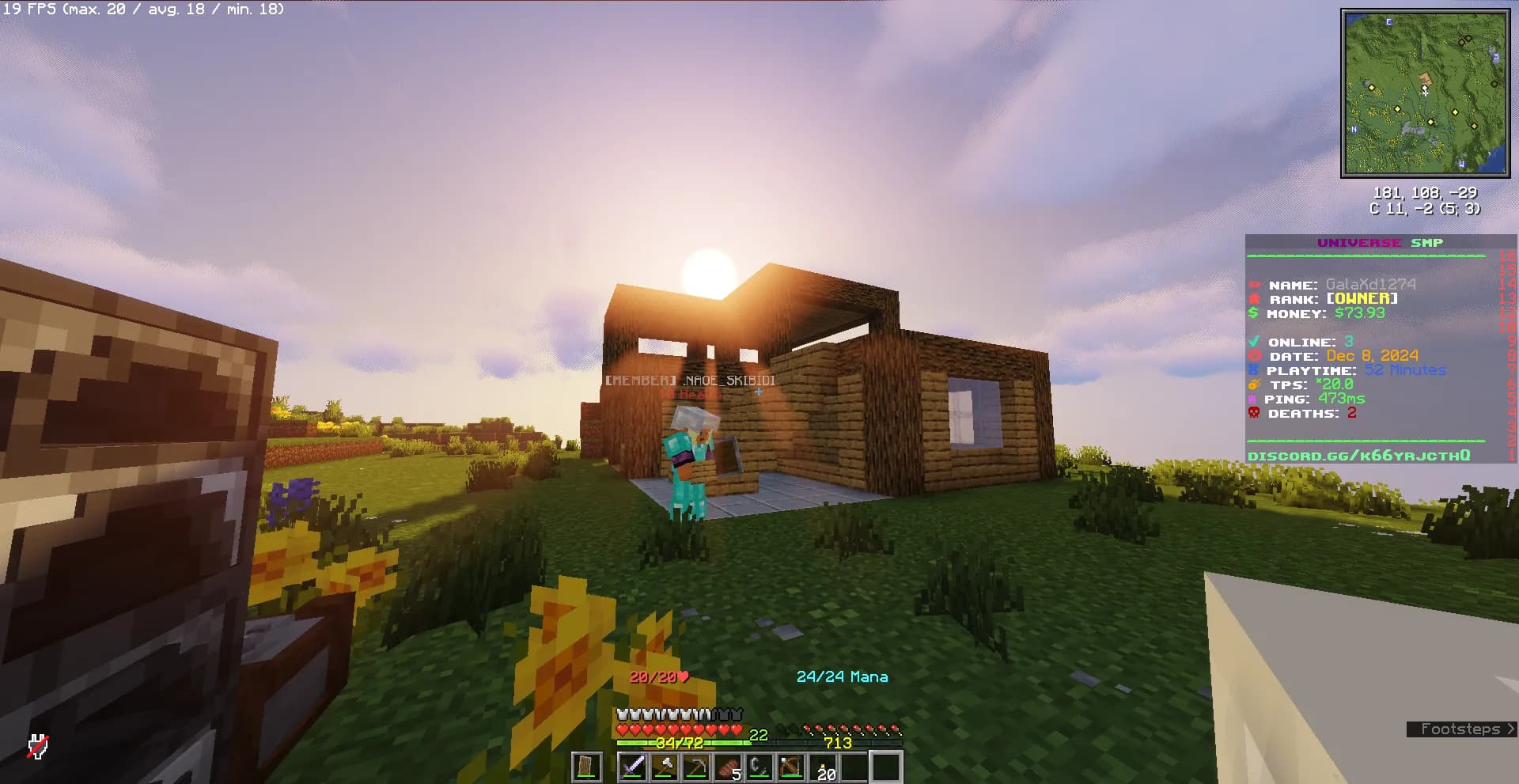Image resolution: width=1519 pixels, height=784 pixels.
Task: Click the dollar icon next to MONEY
Action: pos(1255,313)
